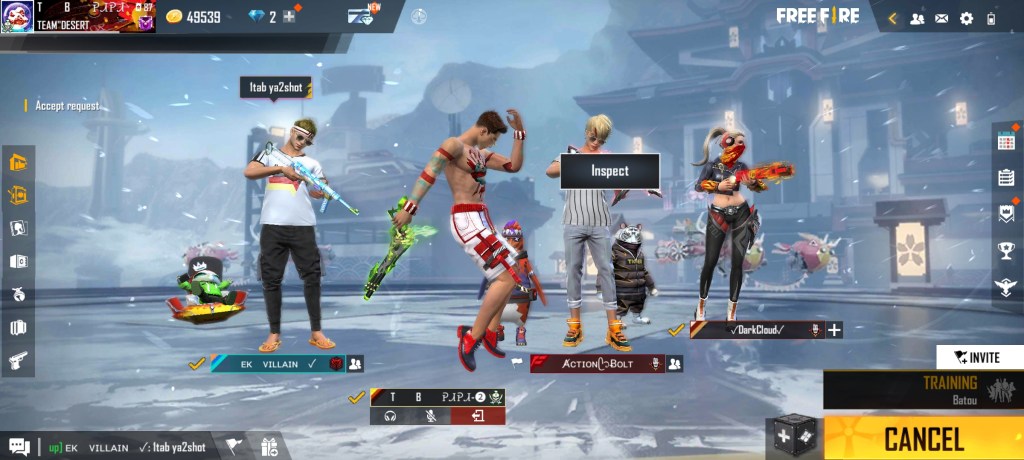1024x460 pixels.
Task: Cancel matchmaking with the CANCEL button
Action: pos(923,438)
